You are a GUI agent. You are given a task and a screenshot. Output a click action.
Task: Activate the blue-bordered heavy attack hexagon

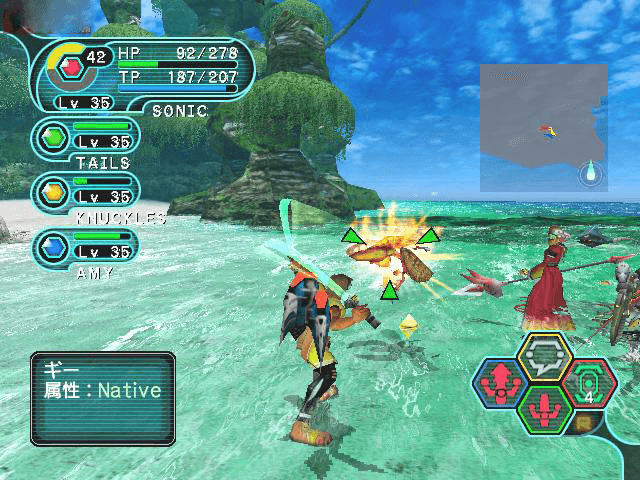tap(499, 383)
